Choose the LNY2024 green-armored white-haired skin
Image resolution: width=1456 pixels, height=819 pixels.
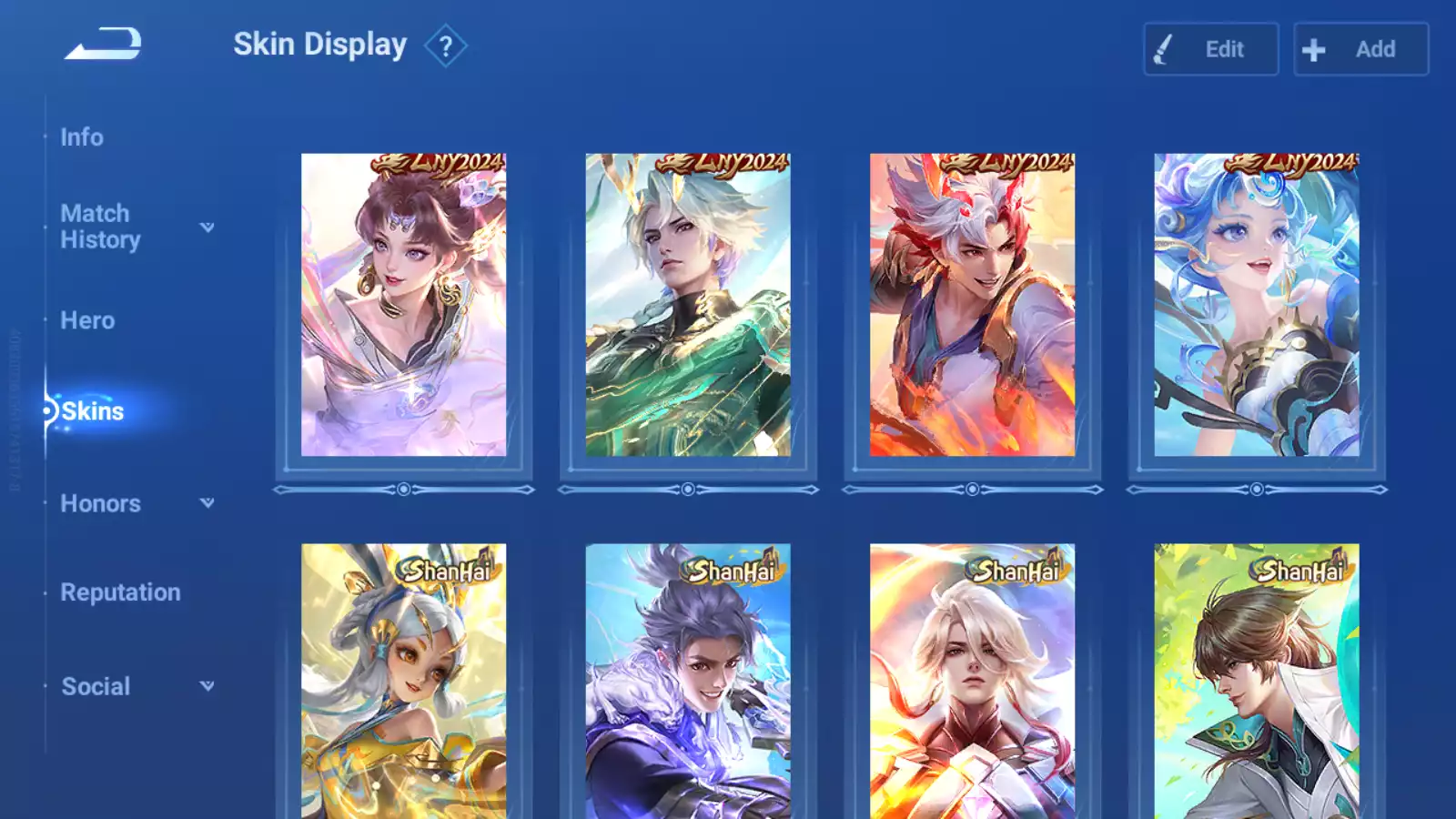click(688, 305)
